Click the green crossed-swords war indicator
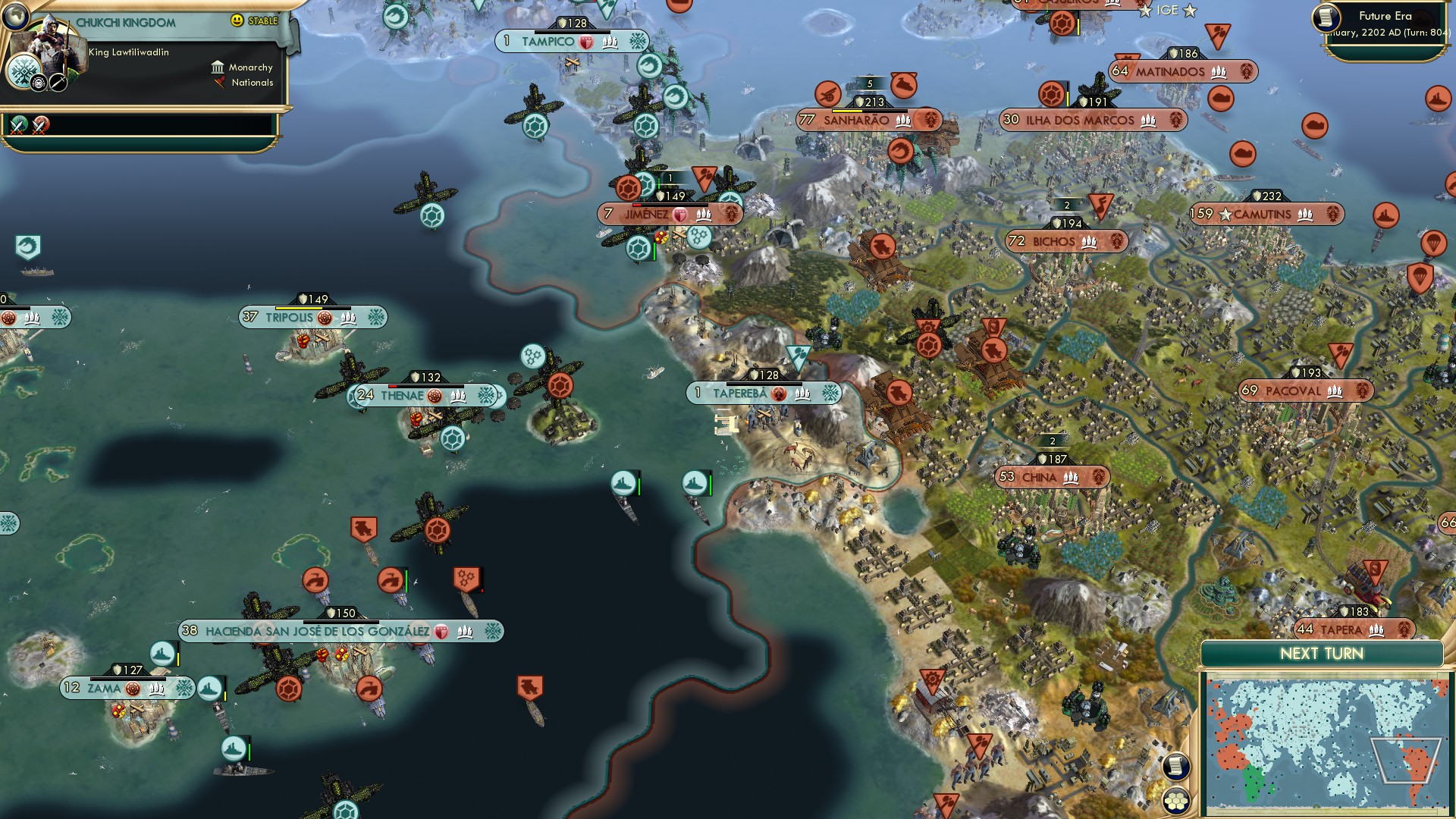 (x=17, y=124)
